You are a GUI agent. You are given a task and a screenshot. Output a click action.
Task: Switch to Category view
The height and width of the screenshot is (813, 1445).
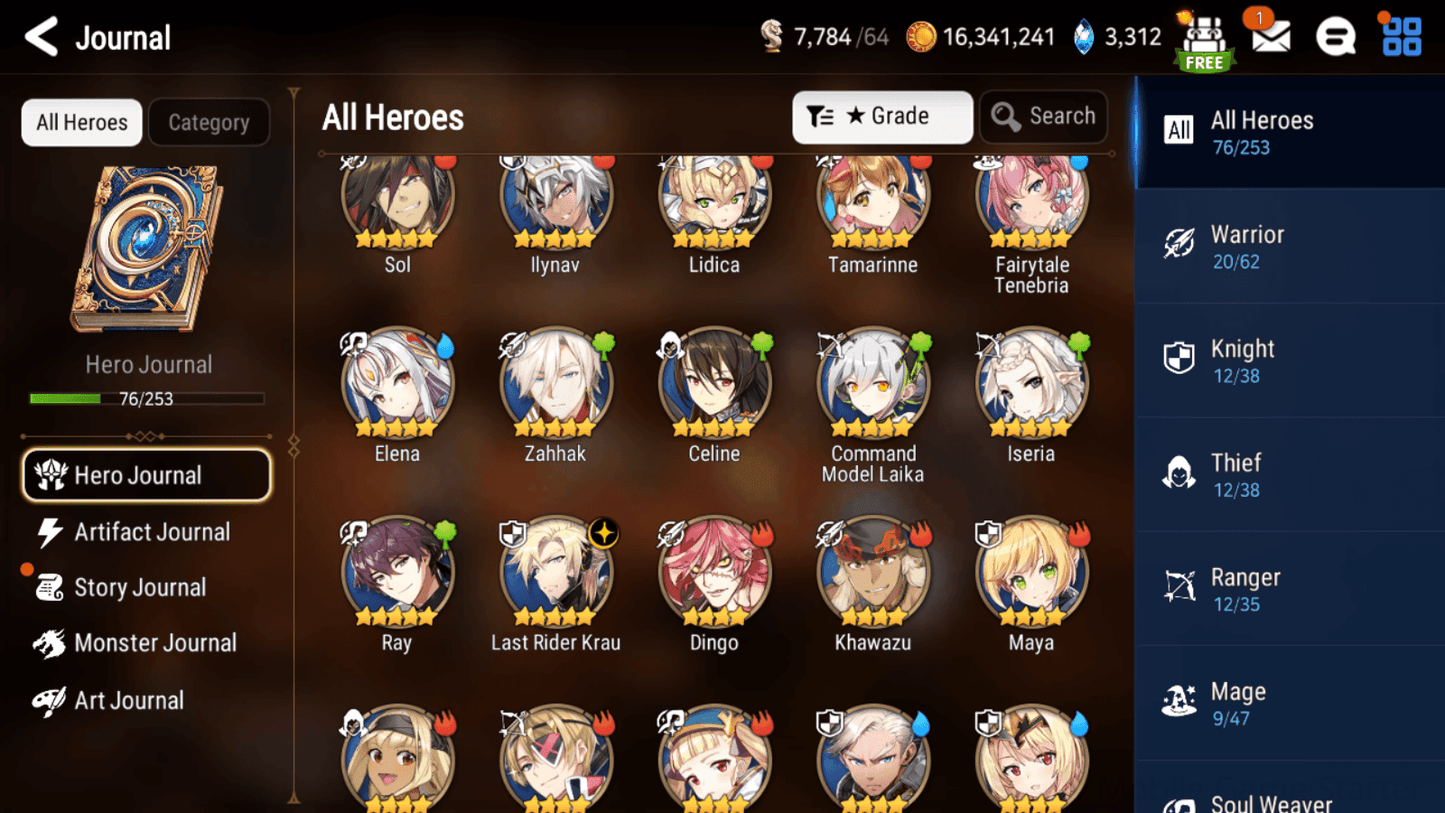click(x=209, y=122)
